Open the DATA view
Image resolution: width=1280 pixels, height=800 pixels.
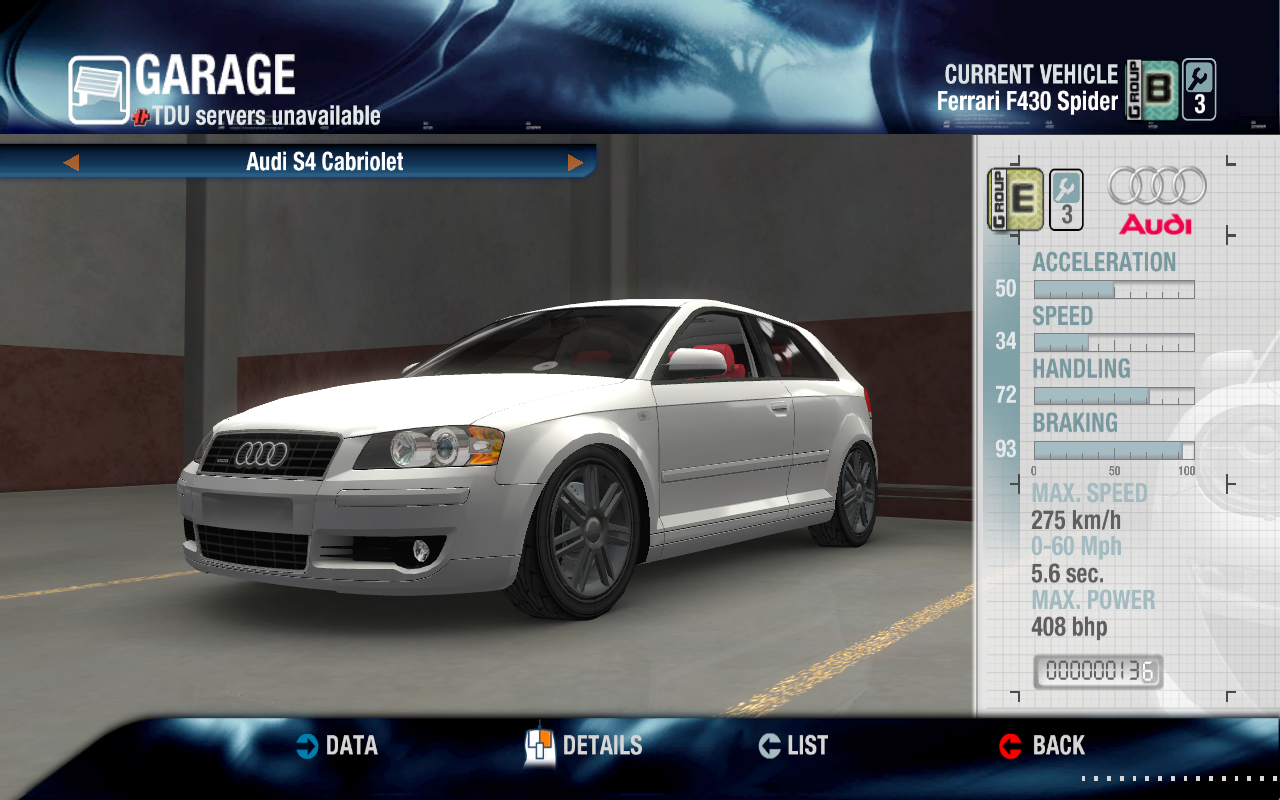pos(337,746)
